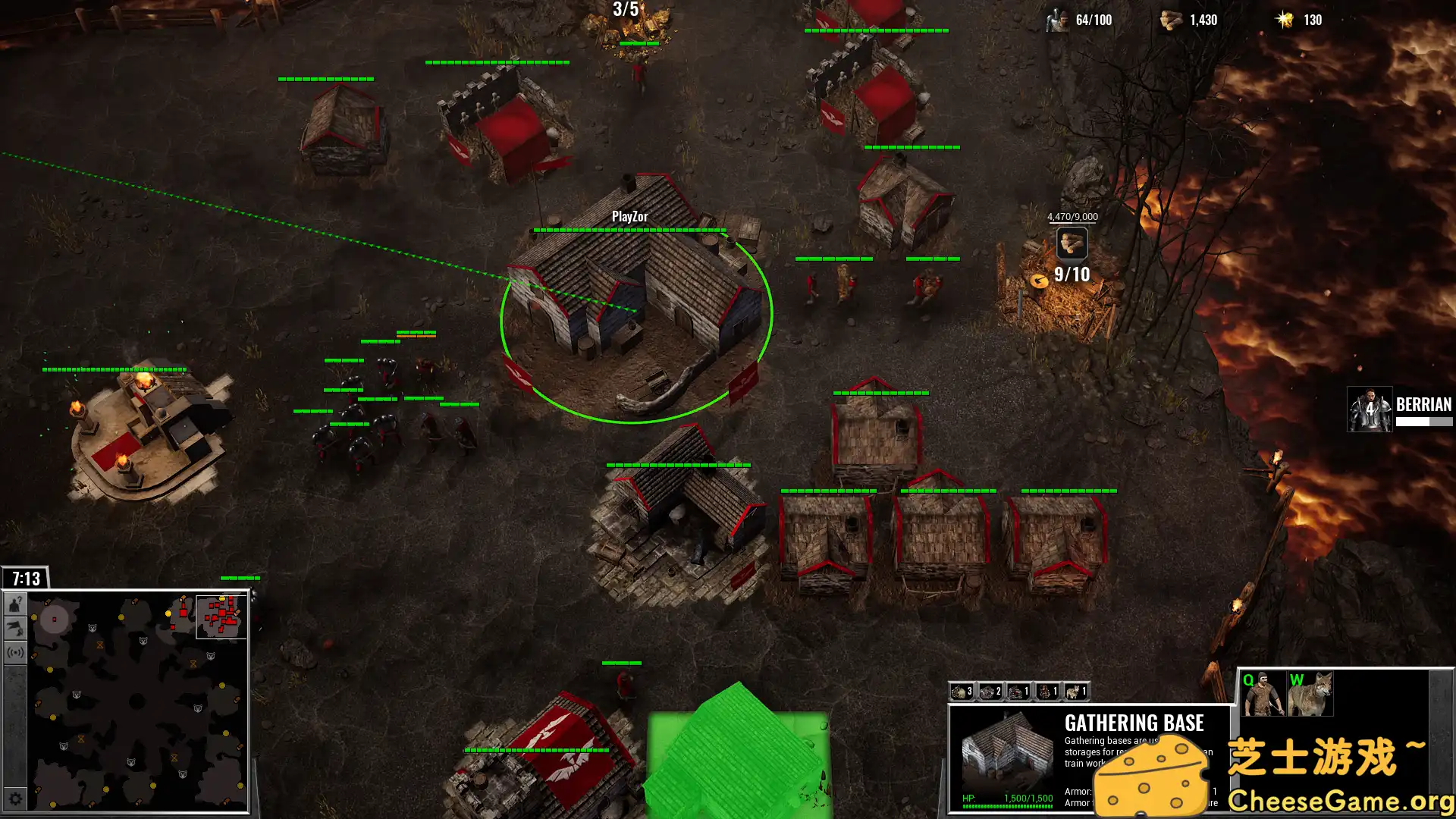Screen dimensions: 1456x819
Task: Click the idle worker question-mark button
Action: [x=15, y=604]
